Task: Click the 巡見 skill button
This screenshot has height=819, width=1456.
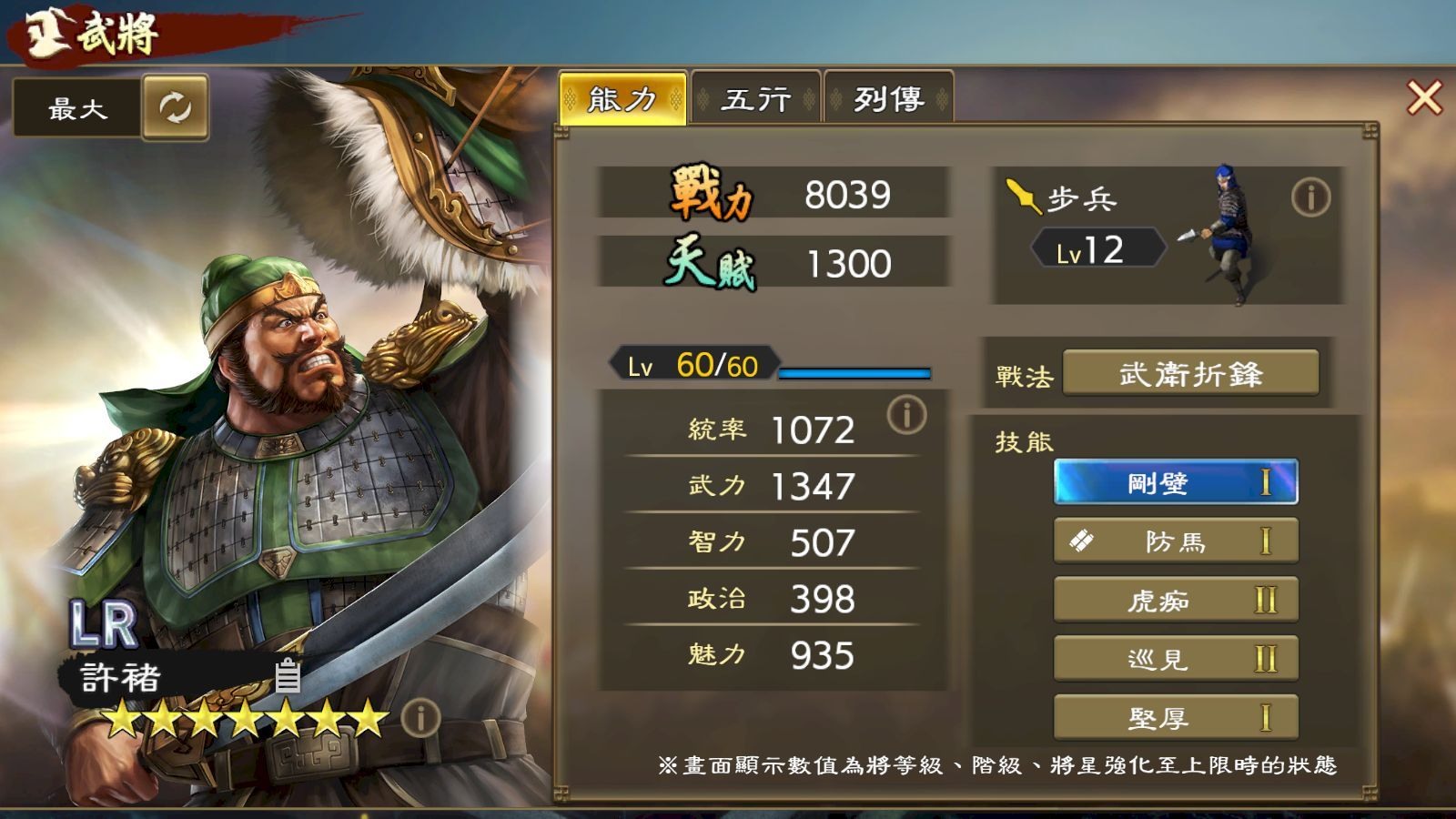Action: point(1176,659)
